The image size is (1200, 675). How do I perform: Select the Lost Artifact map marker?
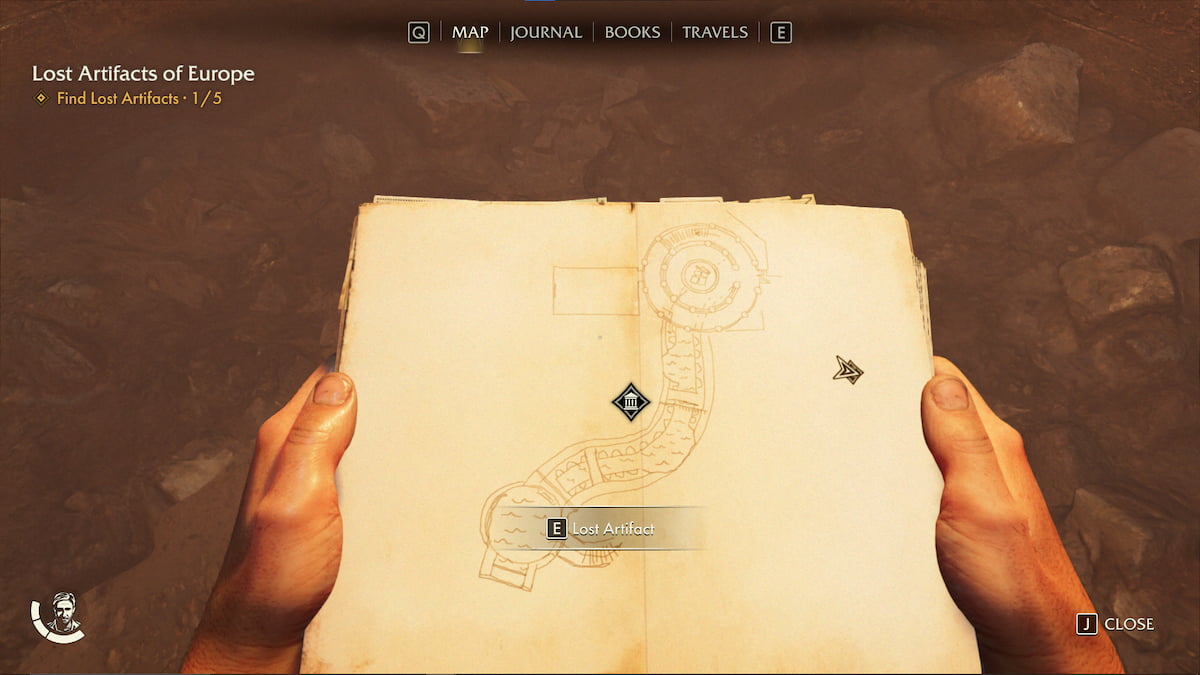[x=631, y=402]
